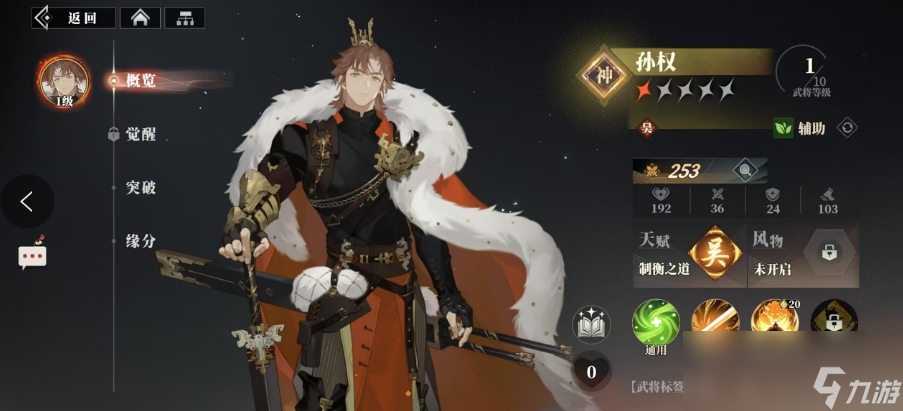The height and width of the screenshot is (411, 903).
Task: Open the book icon beside the character
Action: (x=591, y=324)
